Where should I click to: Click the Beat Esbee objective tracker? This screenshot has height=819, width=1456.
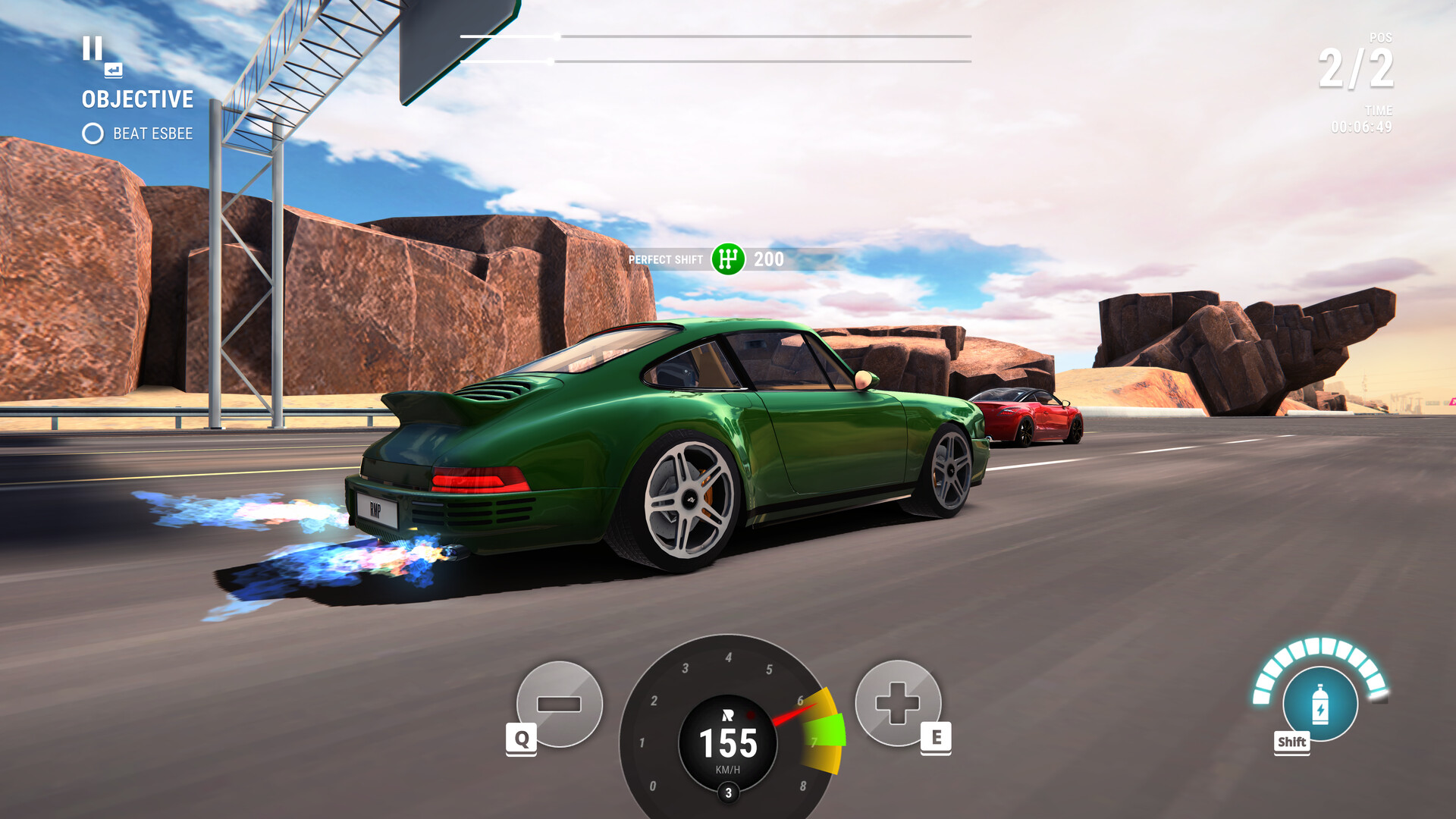[138, 134]
